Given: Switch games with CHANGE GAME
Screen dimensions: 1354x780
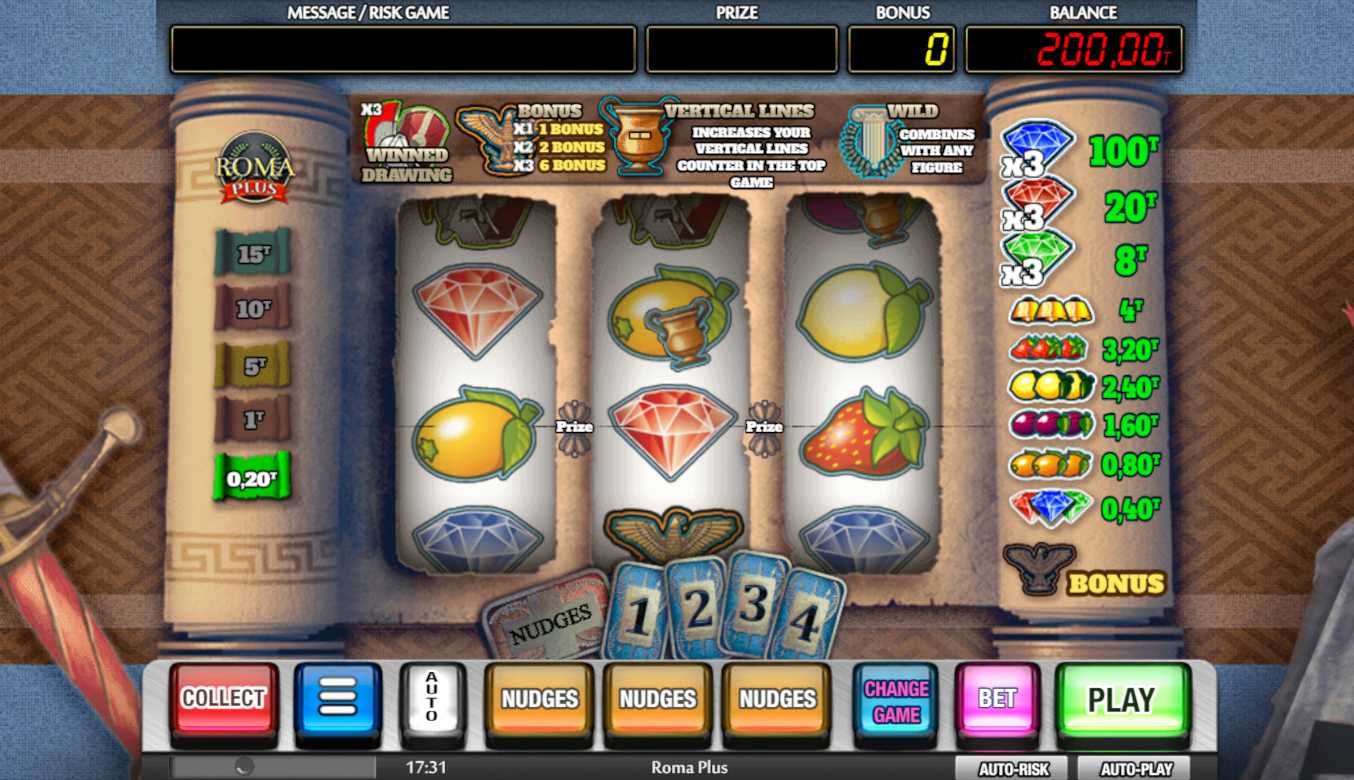Looking at the screenshot, I should coord(896,700).
